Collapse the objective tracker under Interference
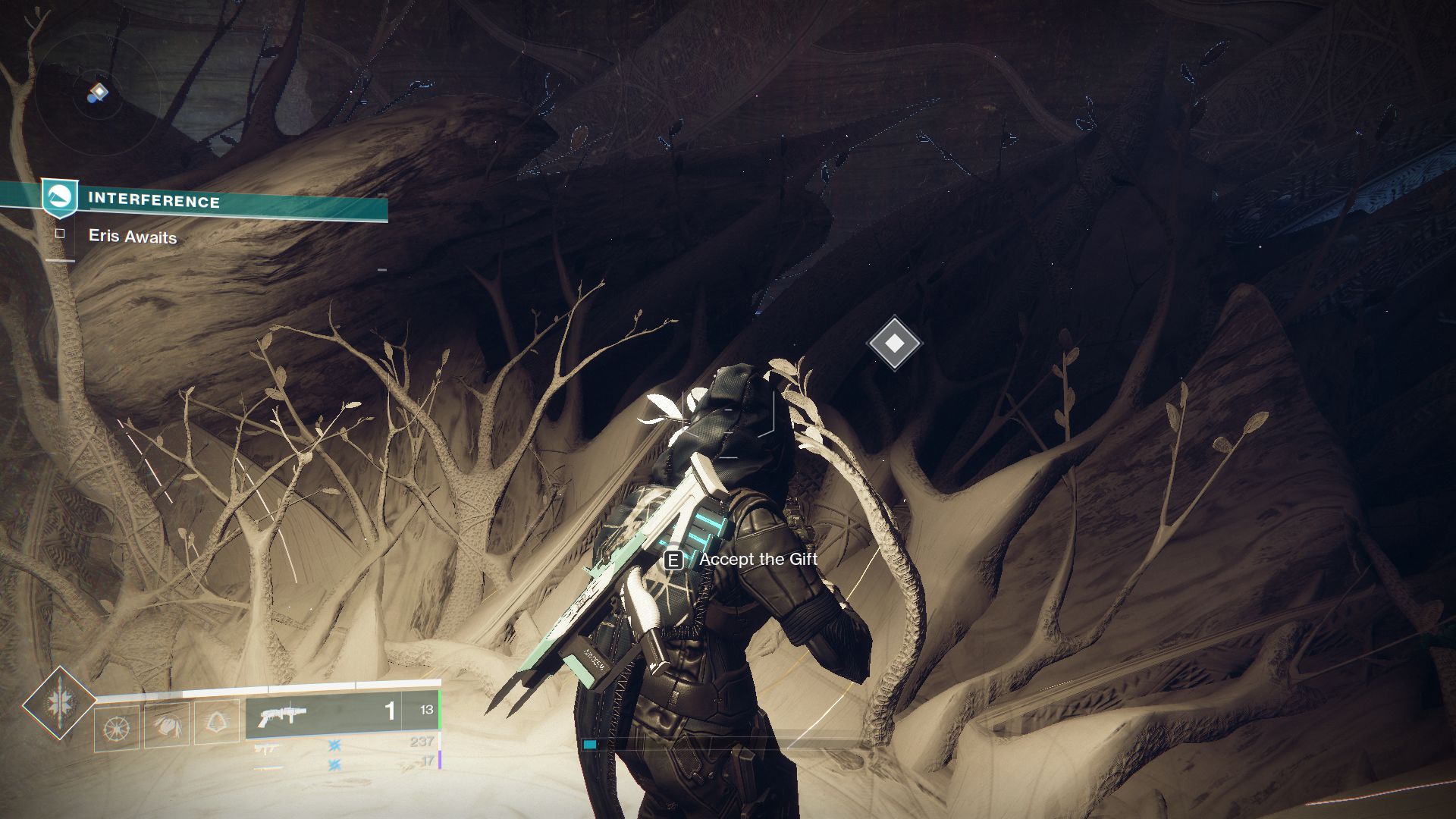Screen dimensions: 1456x819 [x=133, y=237]
